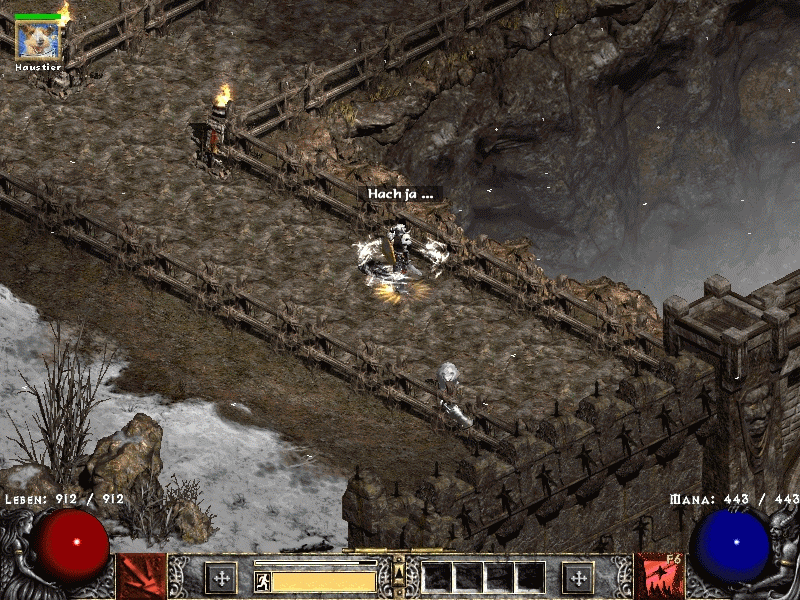Toggle the run/walk figure button
Viewport: 800px width, 600px height.
click(262, 580)
